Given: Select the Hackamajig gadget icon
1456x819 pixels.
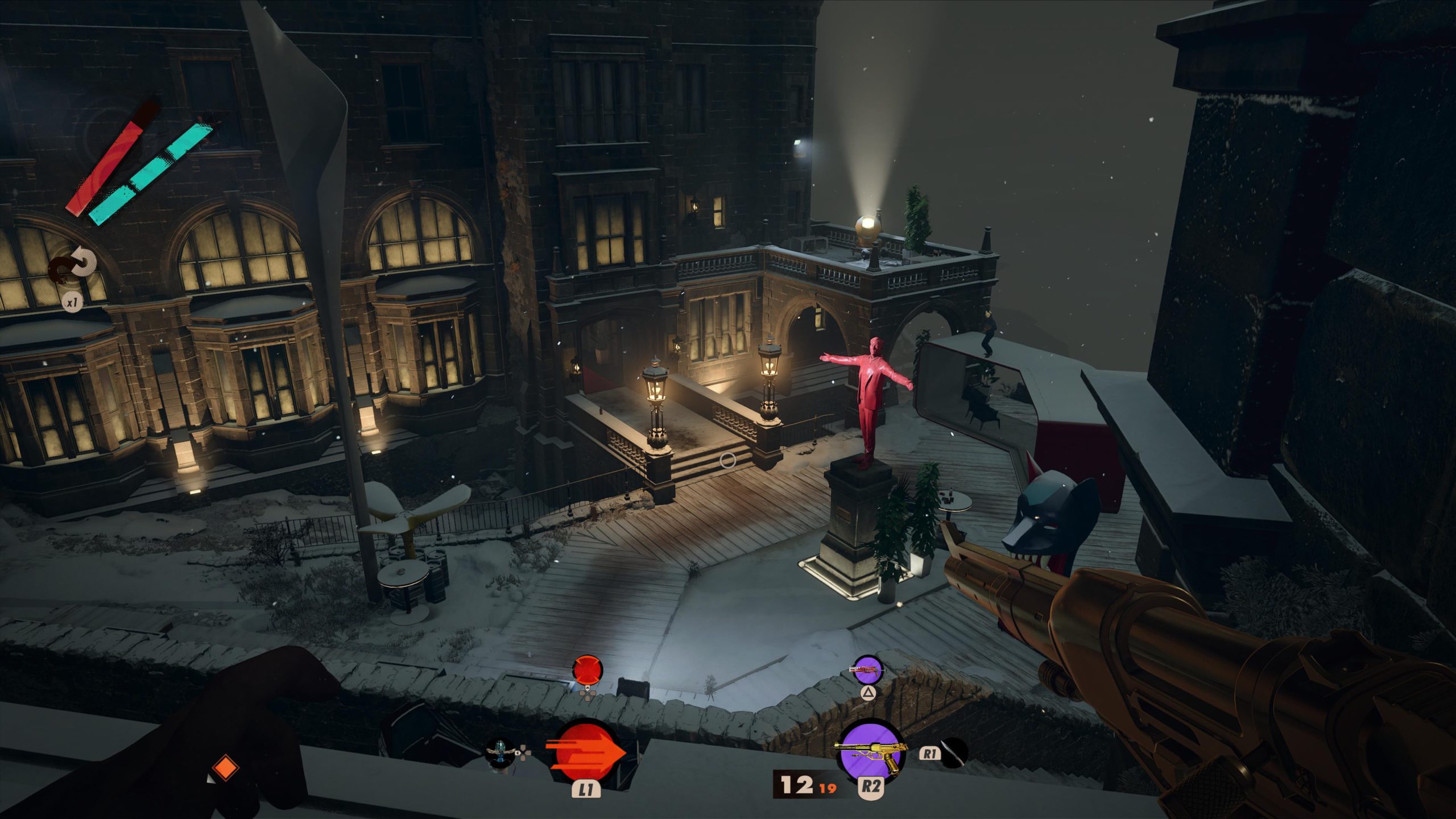Looking at the screenshot, I should (x=500, y=752).
